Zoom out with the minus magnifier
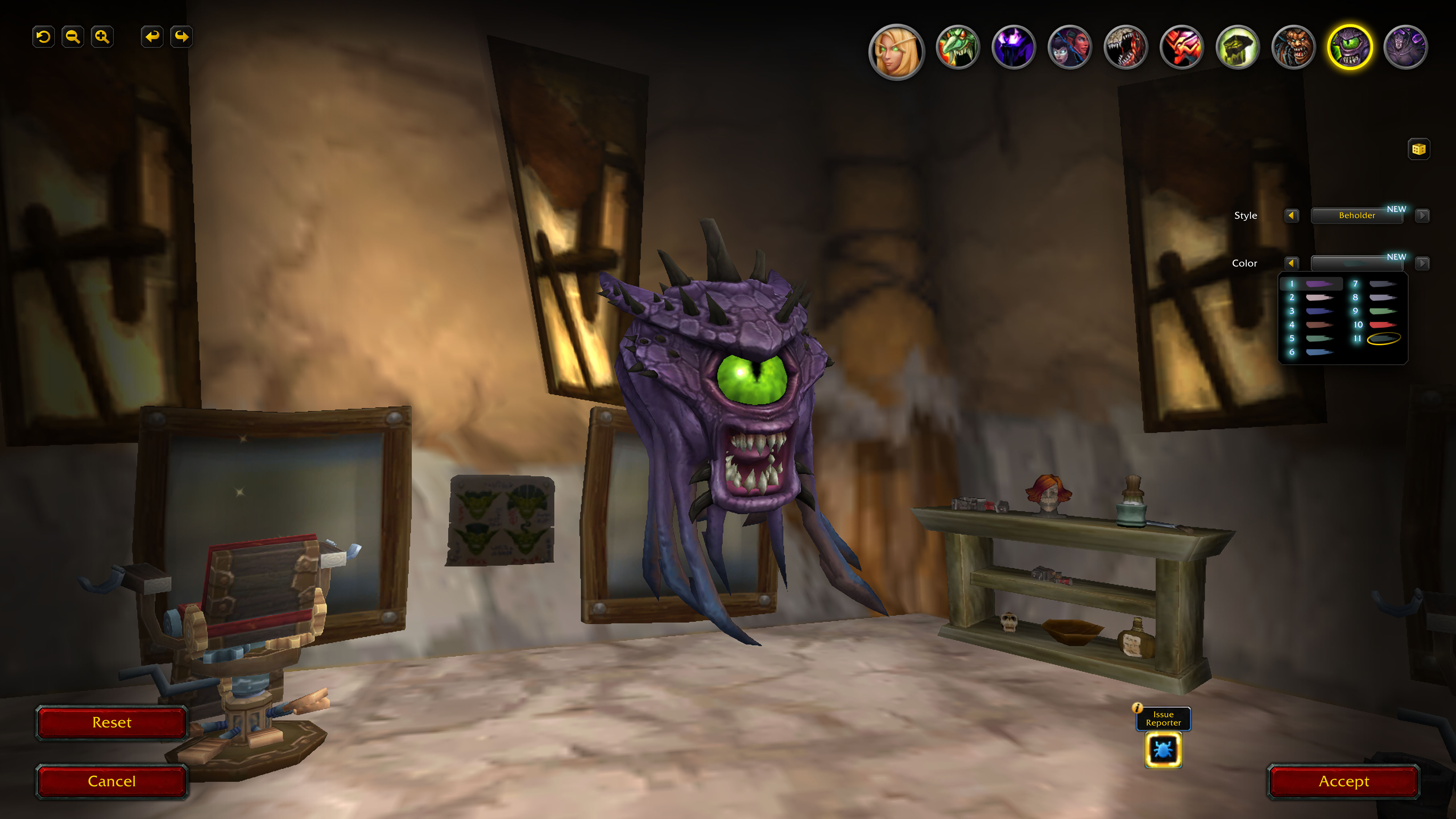 [73, 37]
